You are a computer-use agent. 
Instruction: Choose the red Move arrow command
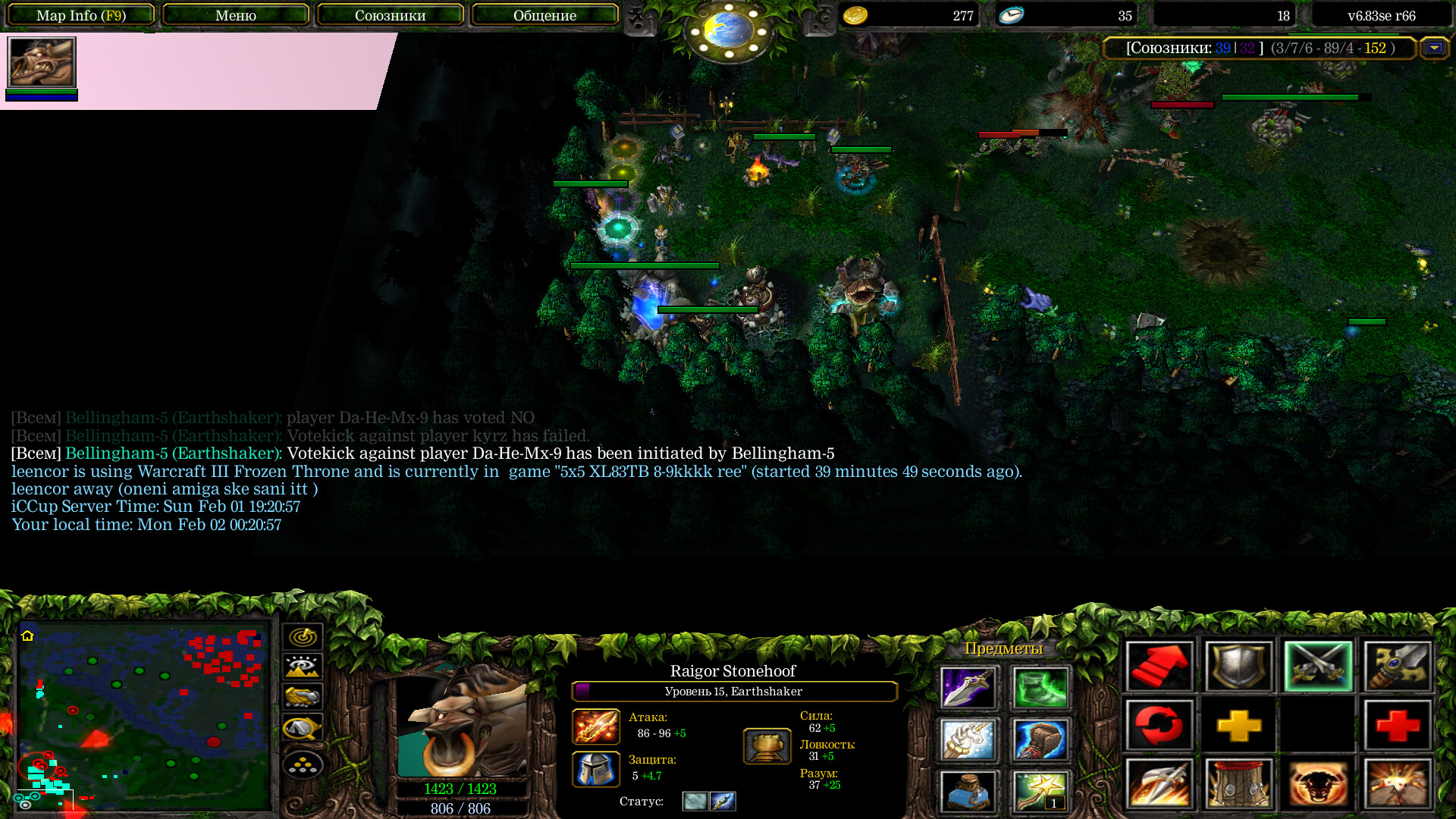[x=1159, y=667]
